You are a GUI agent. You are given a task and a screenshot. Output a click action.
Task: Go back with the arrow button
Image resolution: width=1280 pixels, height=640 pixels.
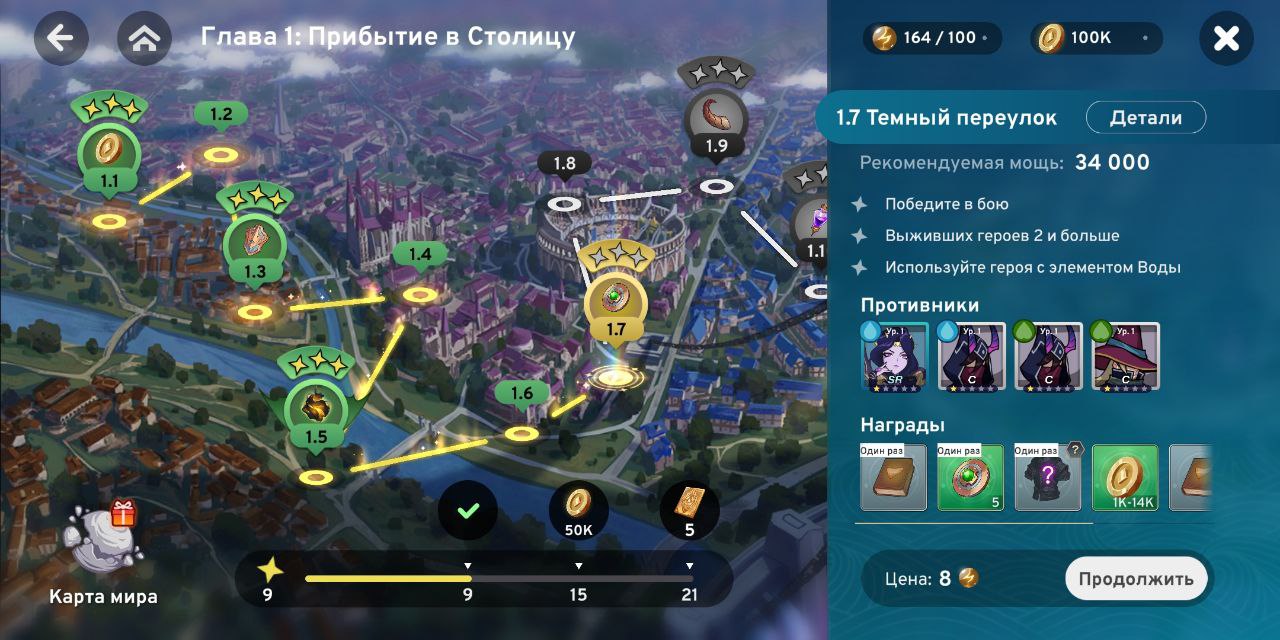pyautogui.click(x=61, y=38)
